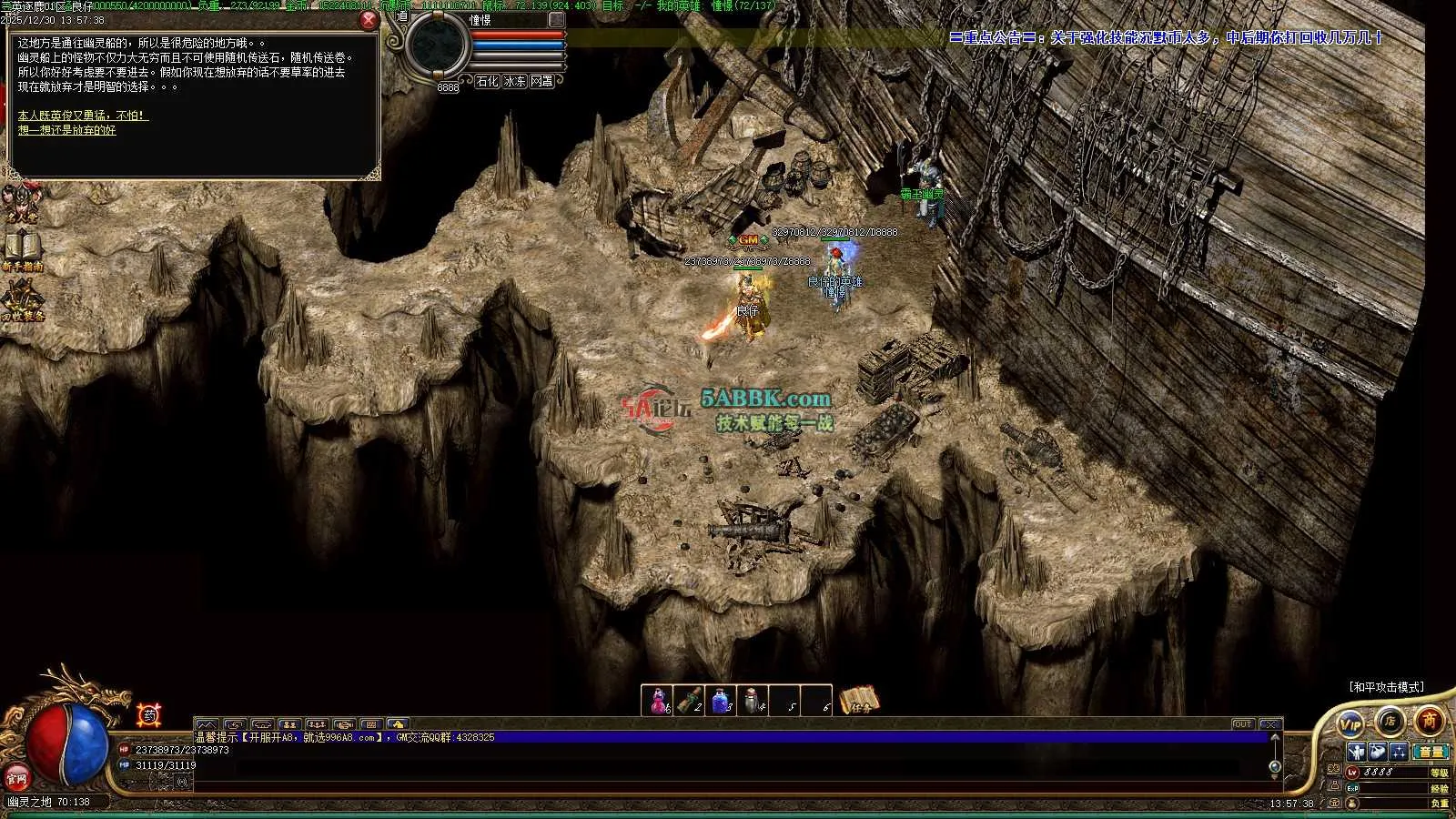Select the blue potion hotbar slot
Viewport: 1456px width, 819px height.
tap(721, 701)
